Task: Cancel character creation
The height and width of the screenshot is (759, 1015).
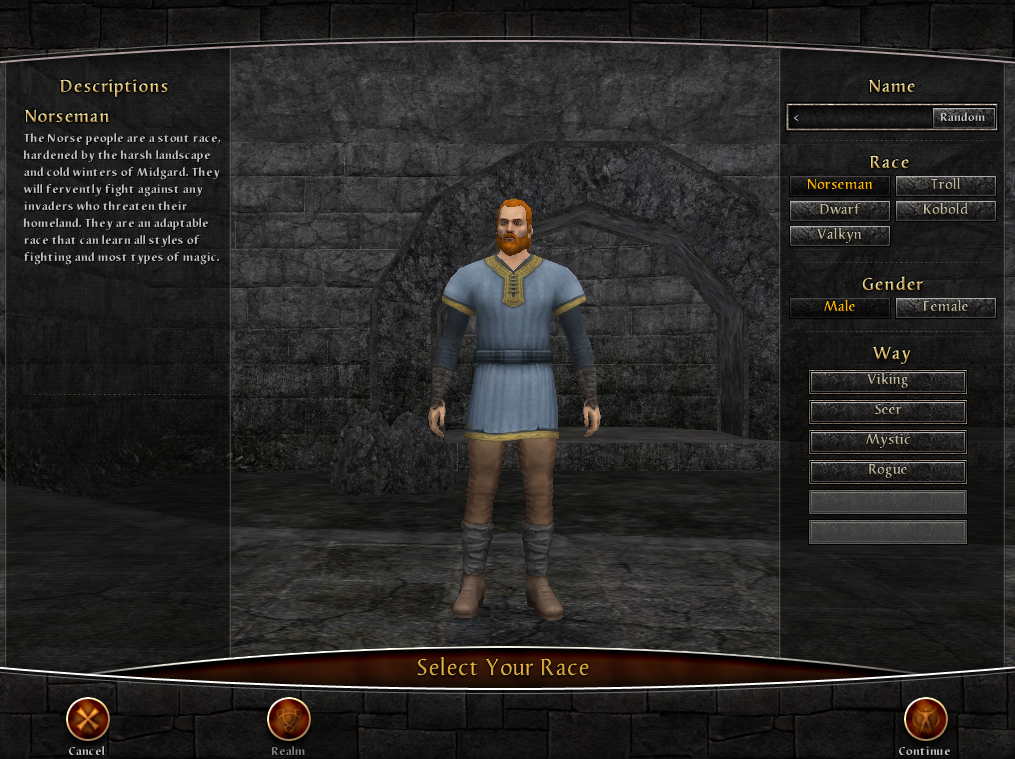Action: (88, 719)
